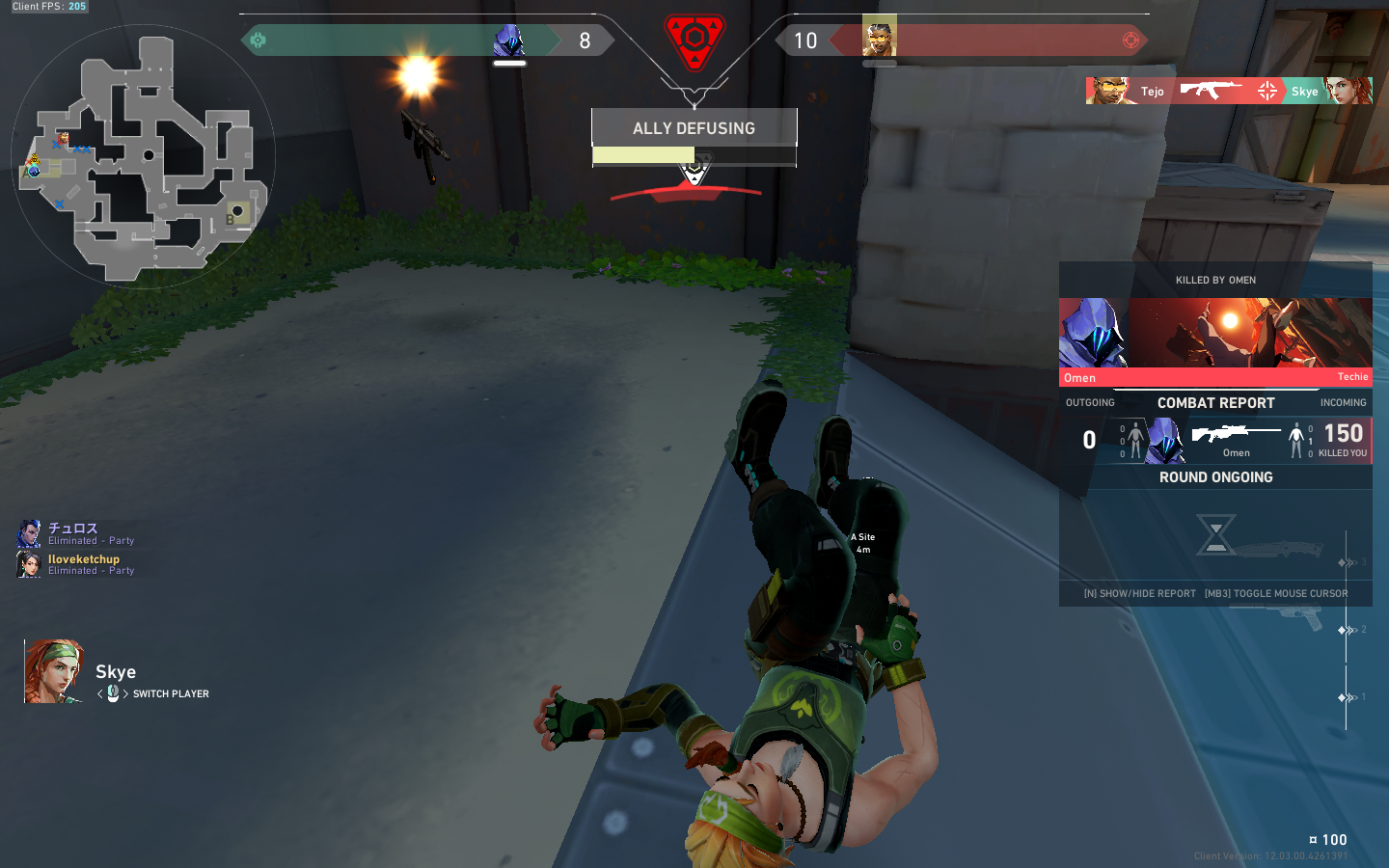Click left chevron to switch player

coord(98,693)
